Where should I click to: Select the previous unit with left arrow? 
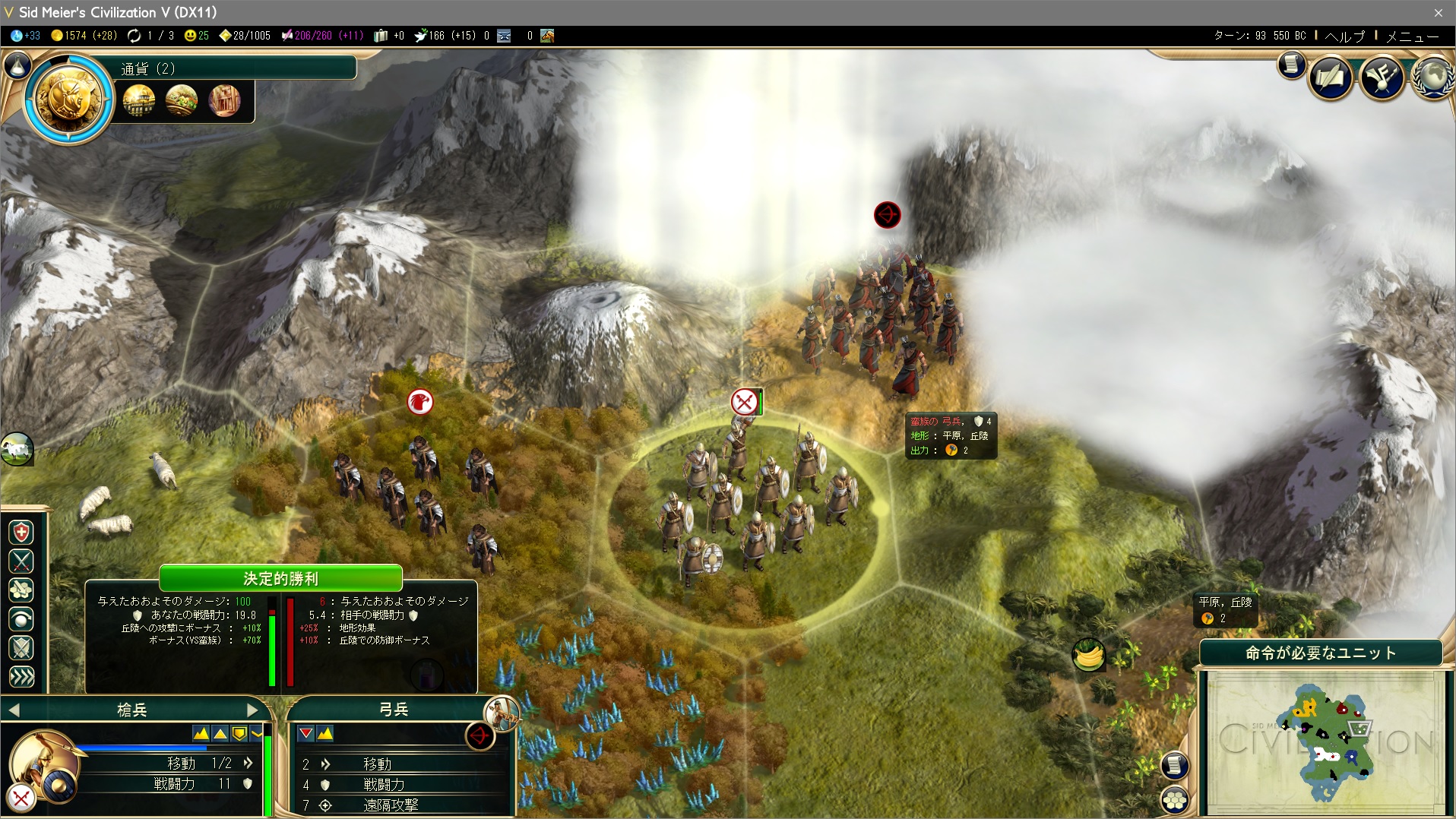pyautogui.click(x=14, y=710)
